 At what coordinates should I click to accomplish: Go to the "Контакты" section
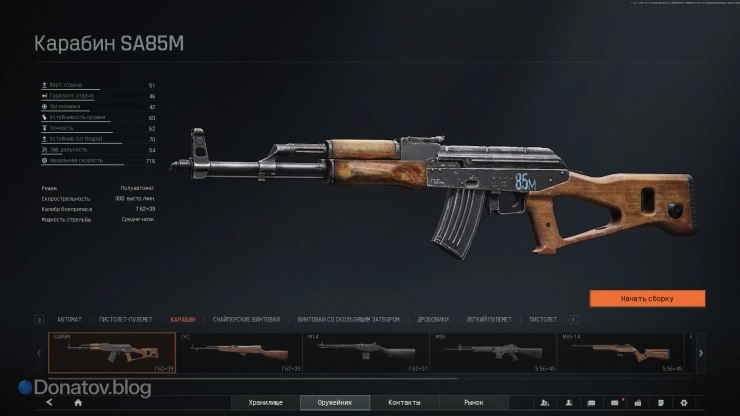405,403
